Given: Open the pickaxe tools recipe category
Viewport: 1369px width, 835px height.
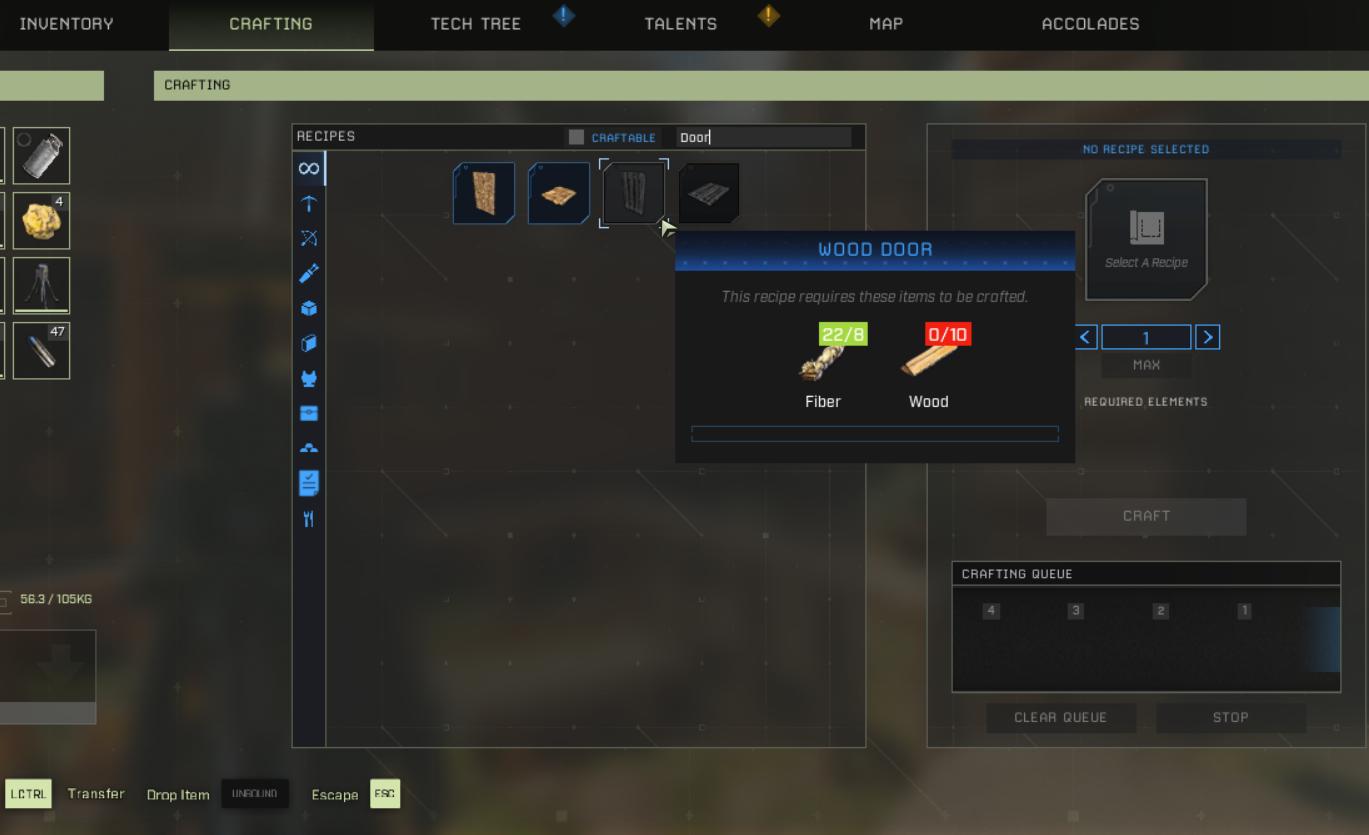Looking at the screenshot, I should (310, 204).
